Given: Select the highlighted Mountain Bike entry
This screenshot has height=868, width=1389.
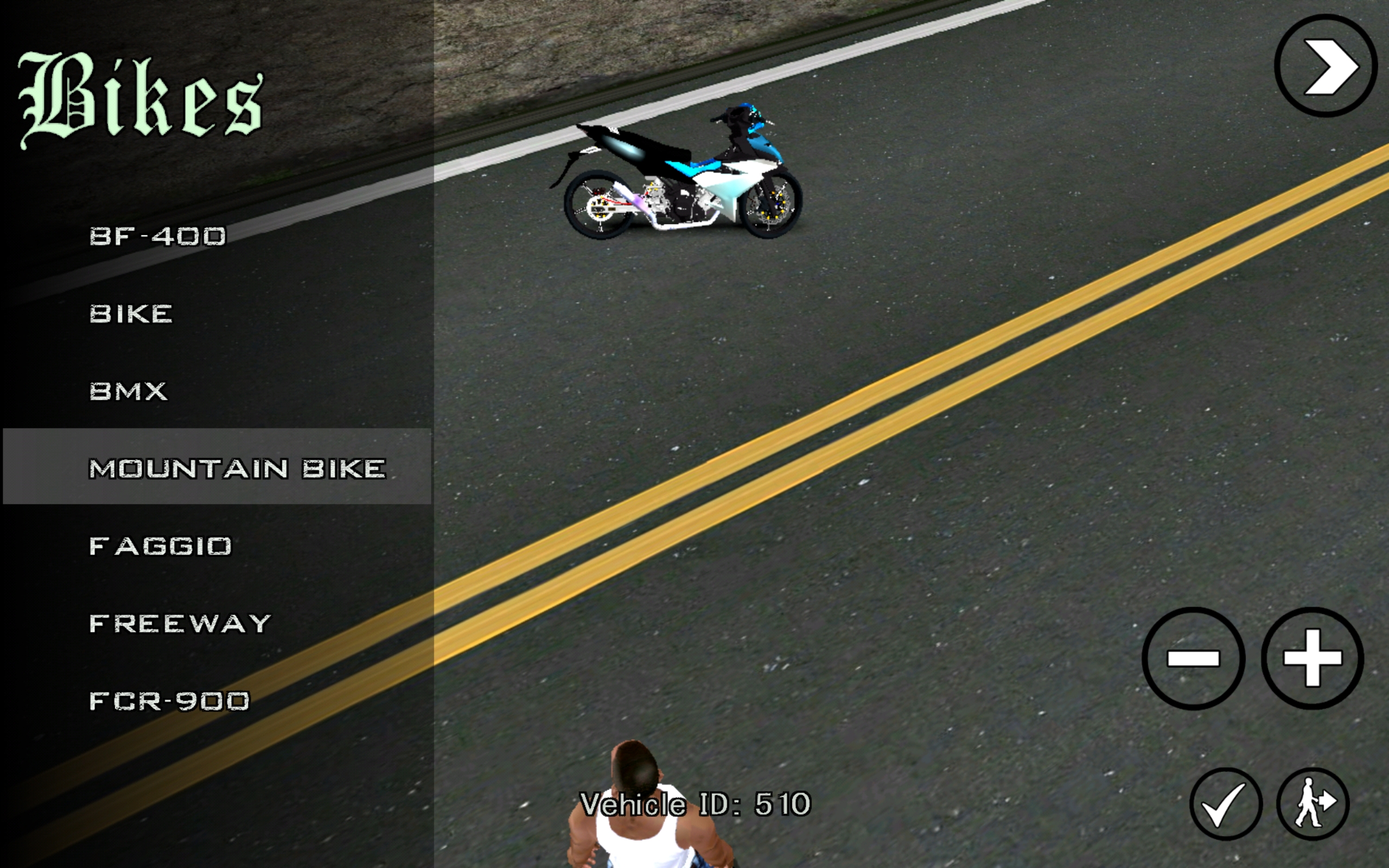Looking at the screenshot, I should point(237,468).
